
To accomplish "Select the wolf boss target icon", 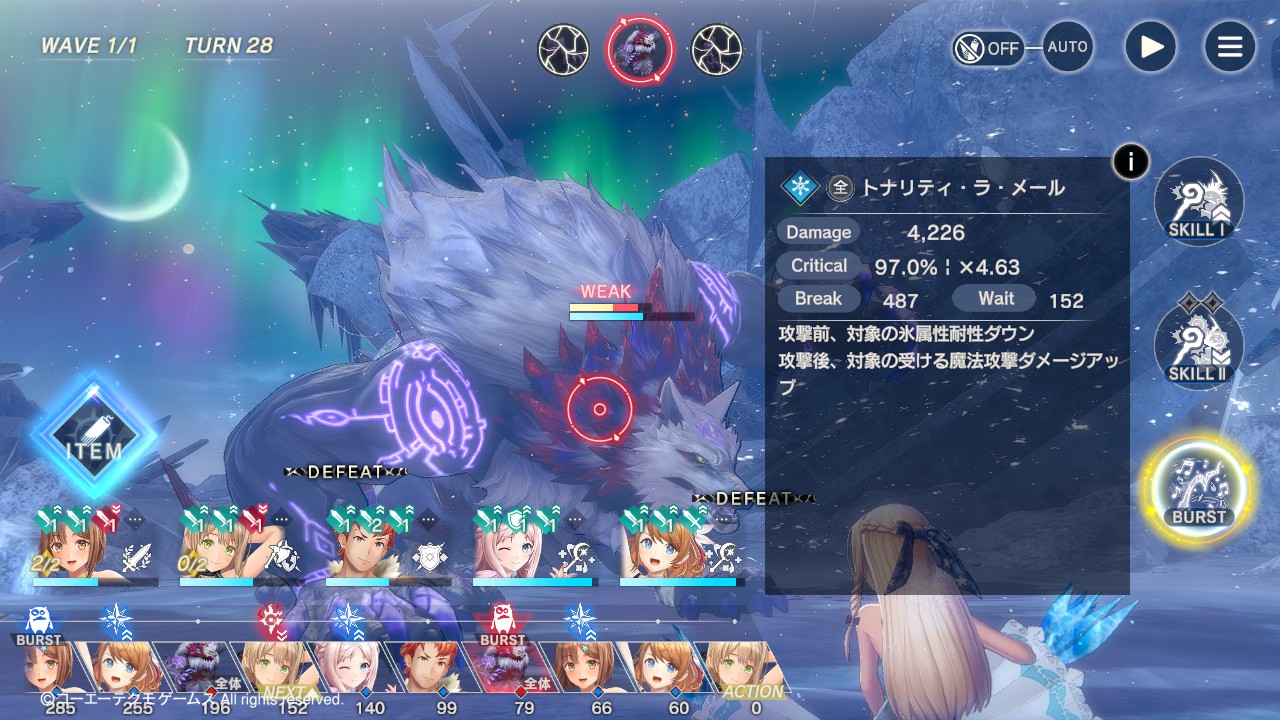I will pos(640,50).
